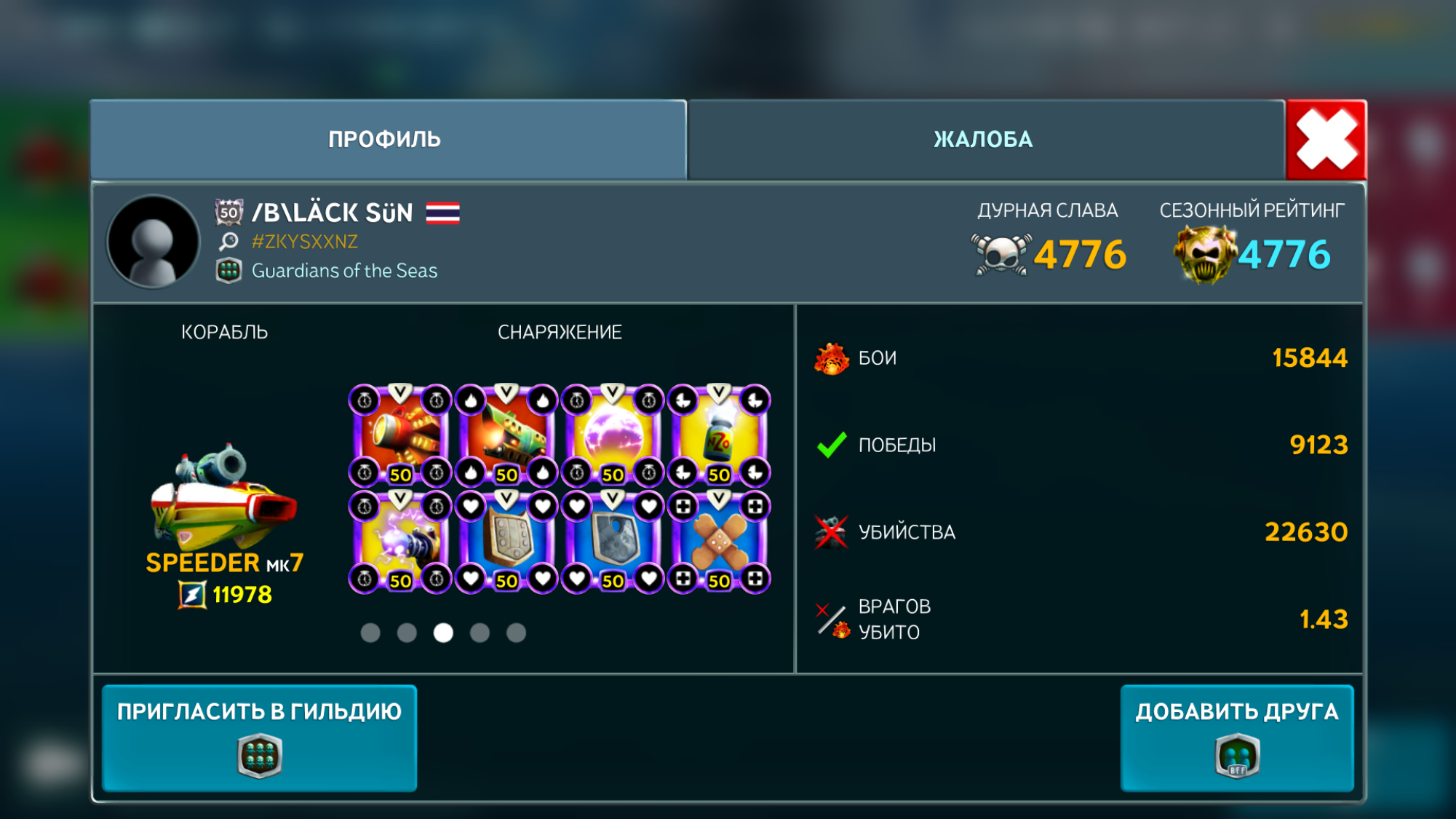Select the player avatar picture
This screenshot has height=819, width=1456.
(154, 242)
